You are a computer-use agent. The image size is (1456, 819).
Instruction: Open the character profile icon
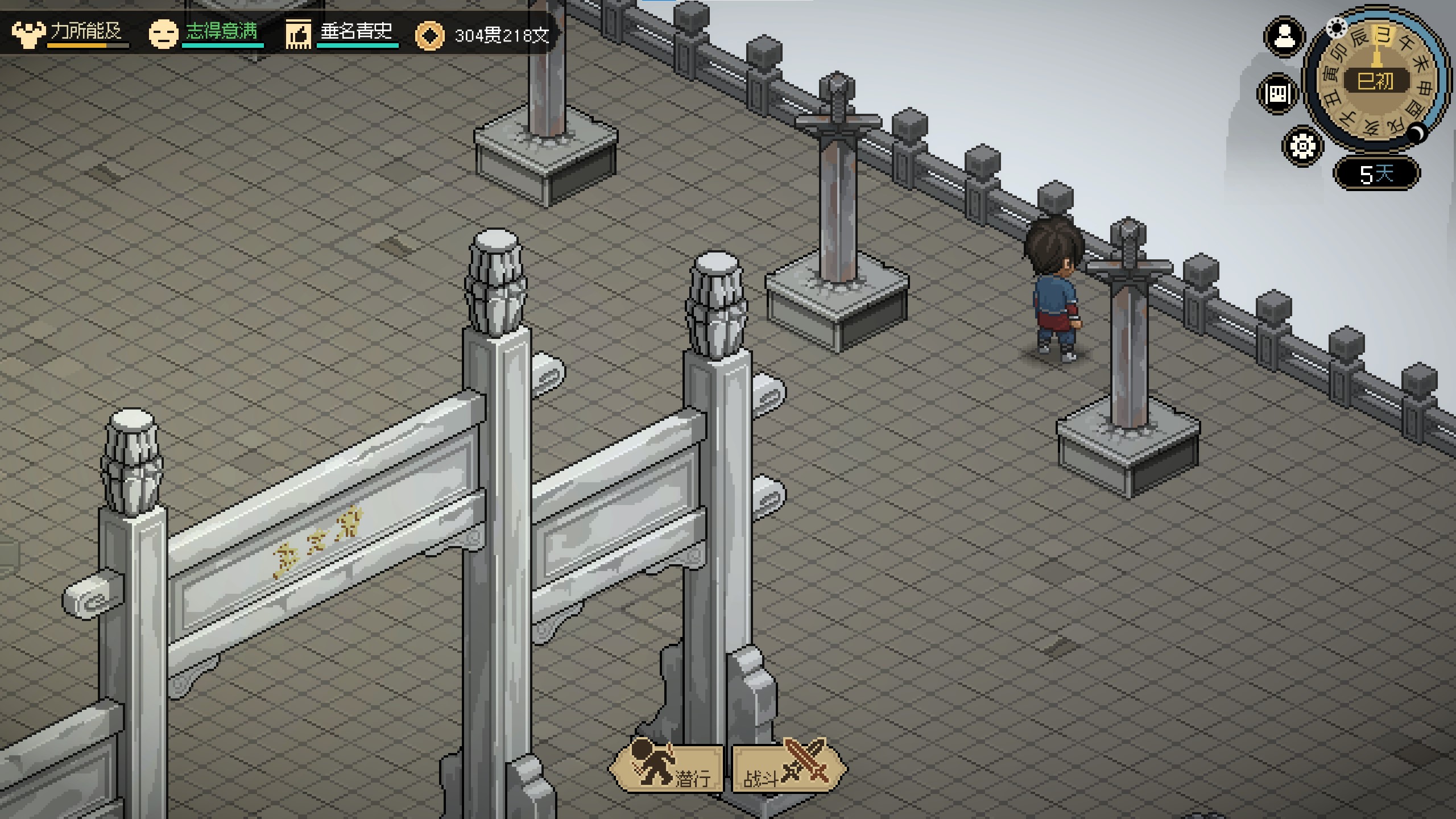coord(1284,37)
